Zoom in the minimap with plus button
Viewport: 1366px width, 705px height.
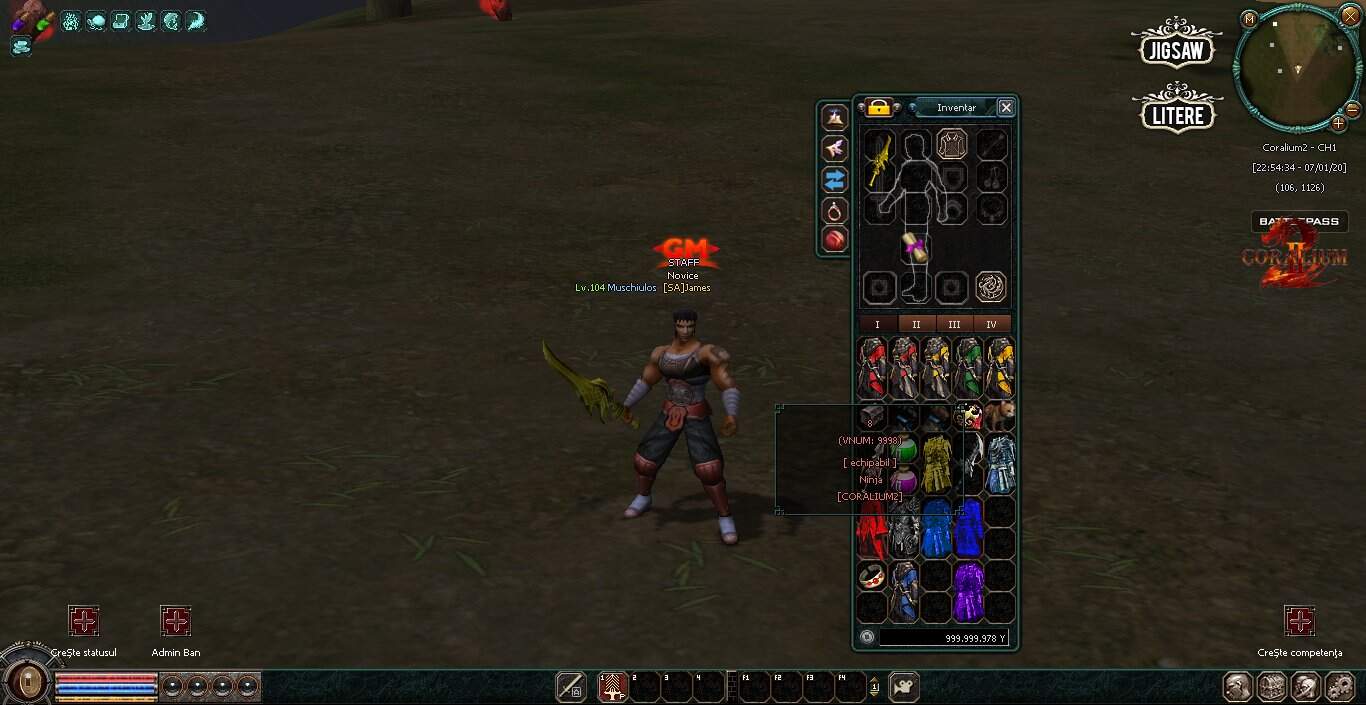(x=1338, y=124)
